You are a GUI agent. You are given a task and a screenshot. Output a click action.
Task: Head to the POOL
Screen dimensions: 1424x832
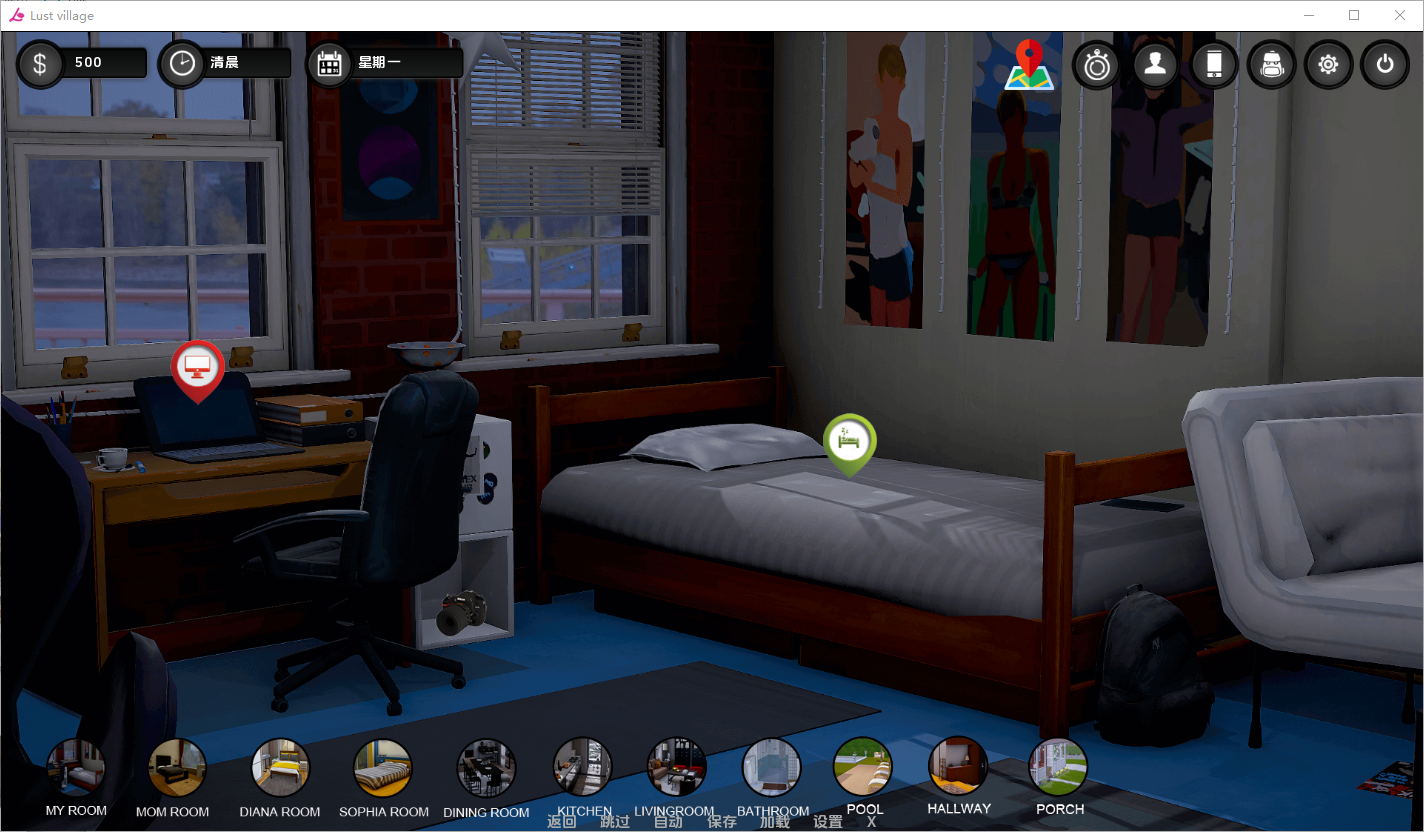tap(863, 766)
